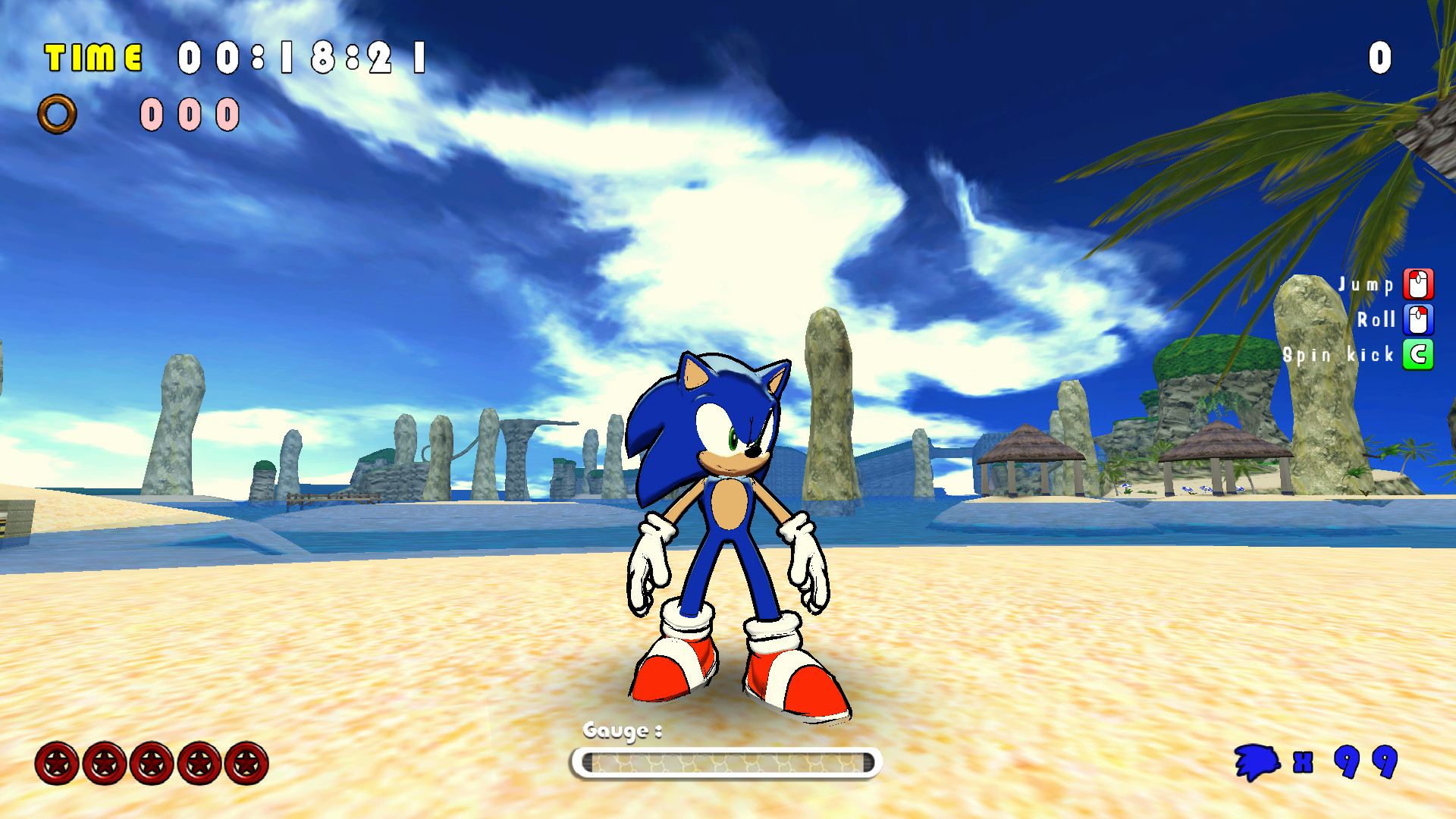Click the Gauge label text
This screenshot has height=819, width=1456.
pos(622,732)
